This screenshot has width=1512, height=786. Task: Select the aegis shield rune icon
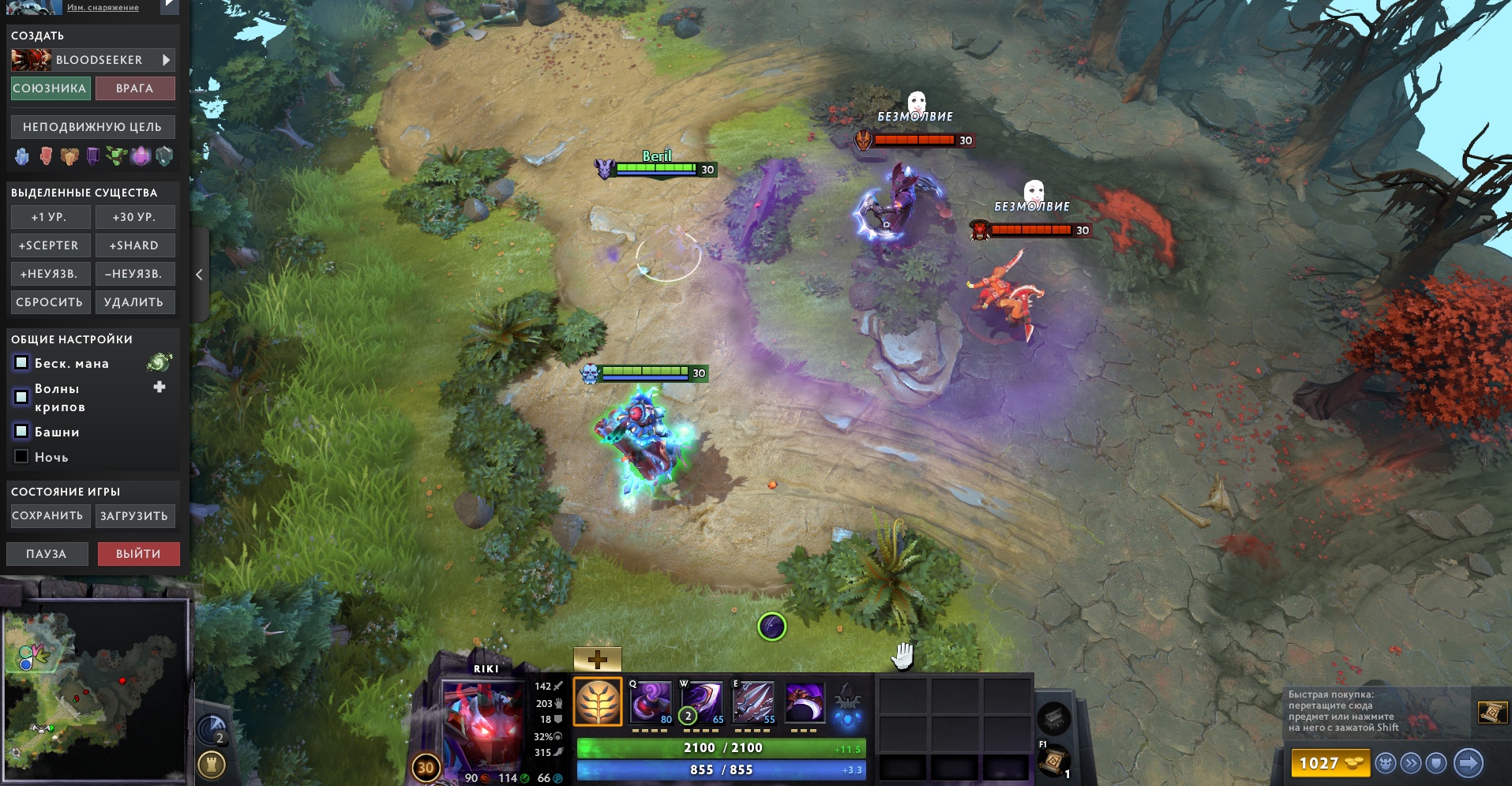(164, 156)
